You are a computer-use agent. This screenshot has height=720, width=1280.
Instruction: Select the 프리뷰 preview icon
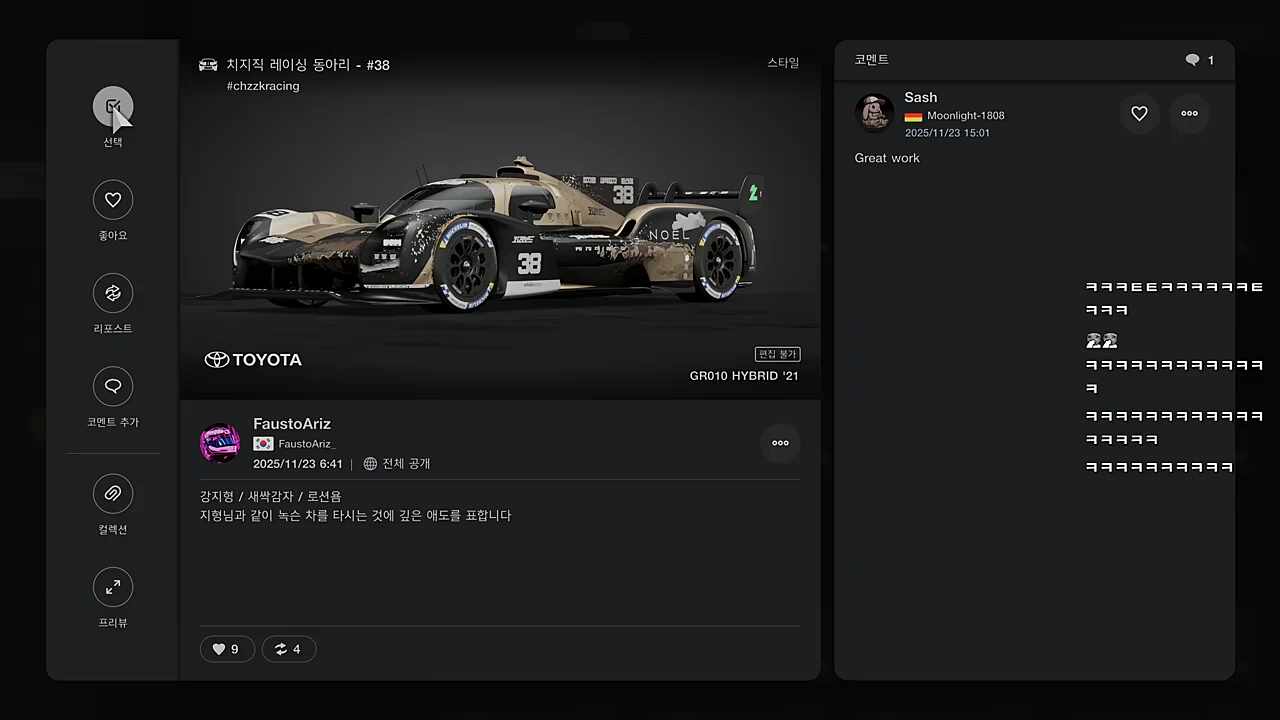113,587
